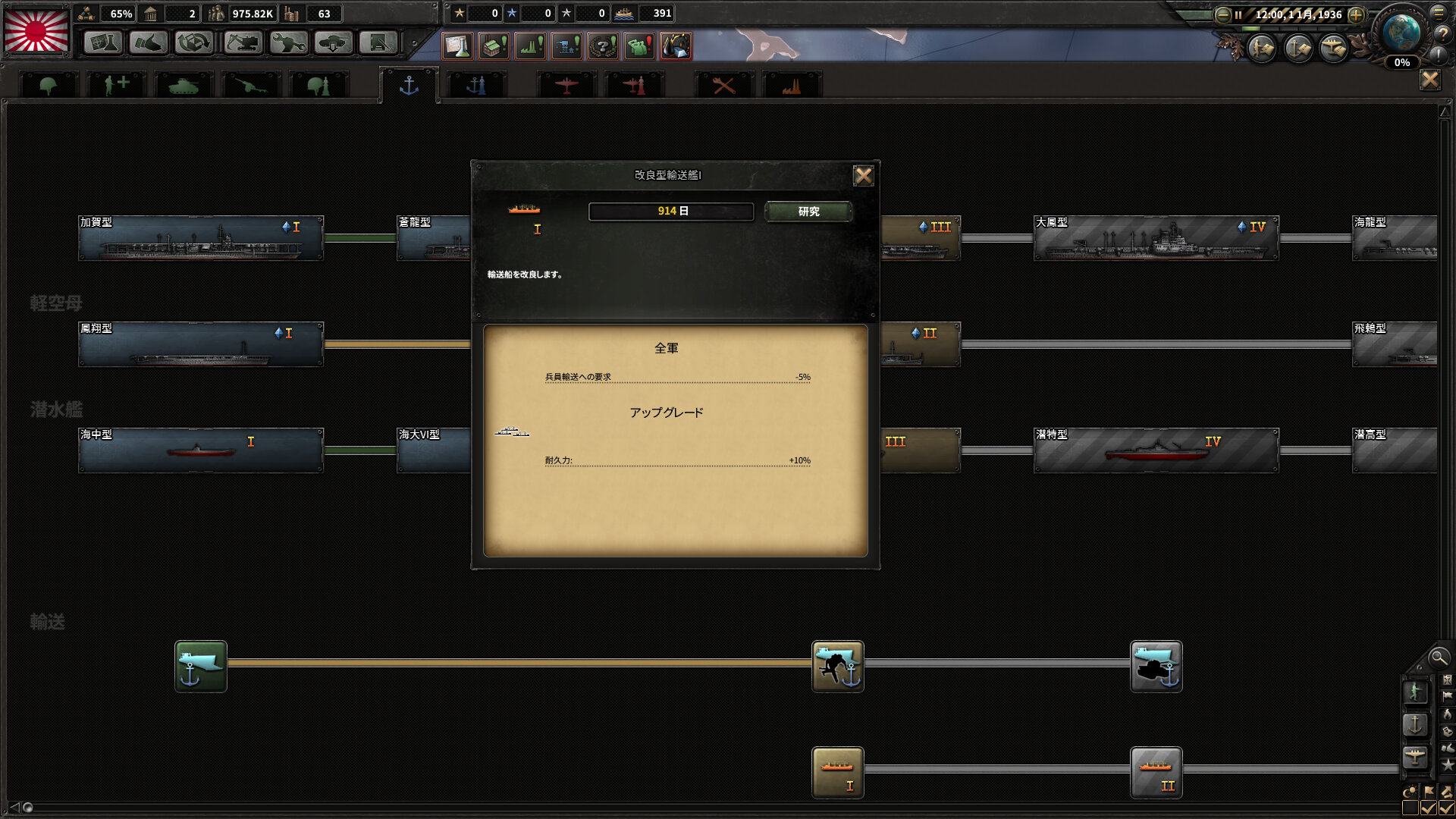This screenshot has height=819, width=1456.
Task: Open the Japan flag country overview
Action: coord(36,30)
